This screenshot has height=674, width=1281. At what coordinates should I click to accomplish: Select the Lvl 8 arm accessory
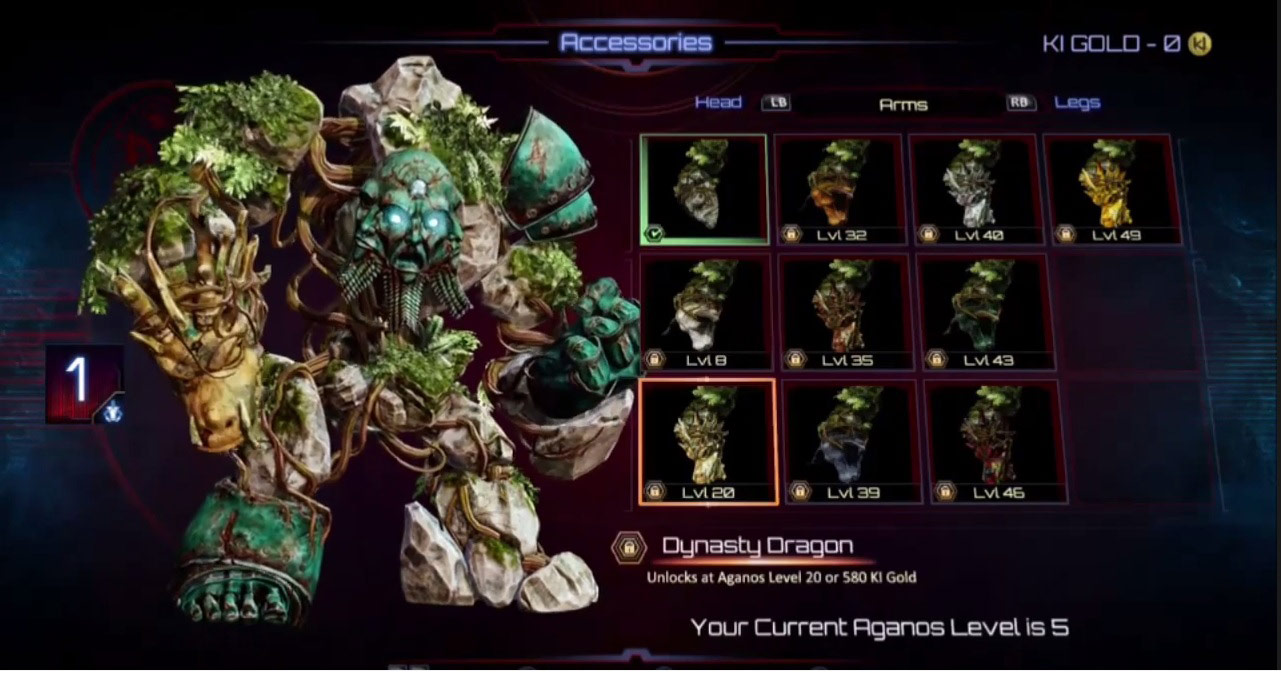pyautogui.click(x=705, y=311)
